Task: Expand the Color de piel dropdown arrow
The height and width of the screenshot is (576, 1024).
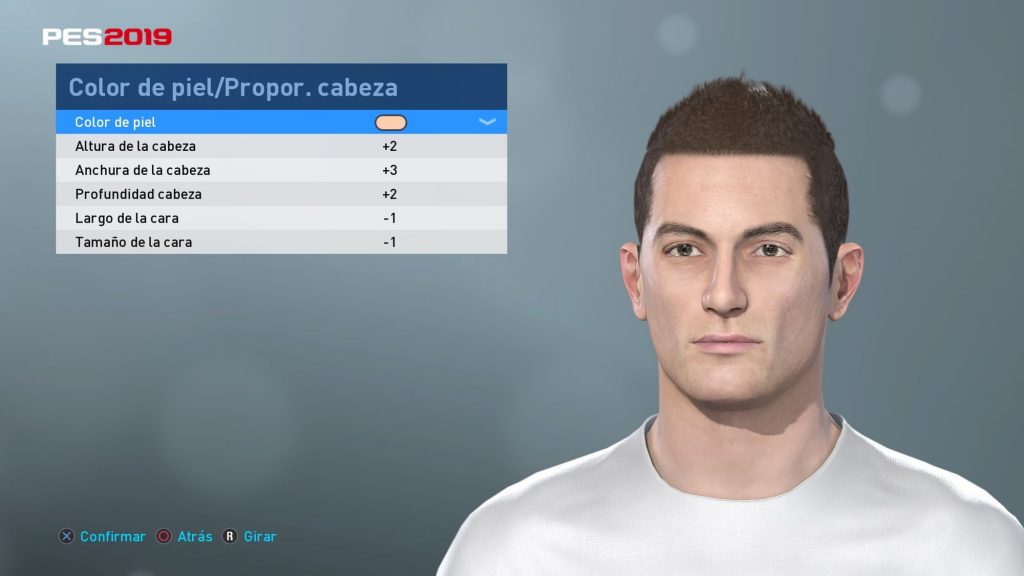Action: coord(487,122)
